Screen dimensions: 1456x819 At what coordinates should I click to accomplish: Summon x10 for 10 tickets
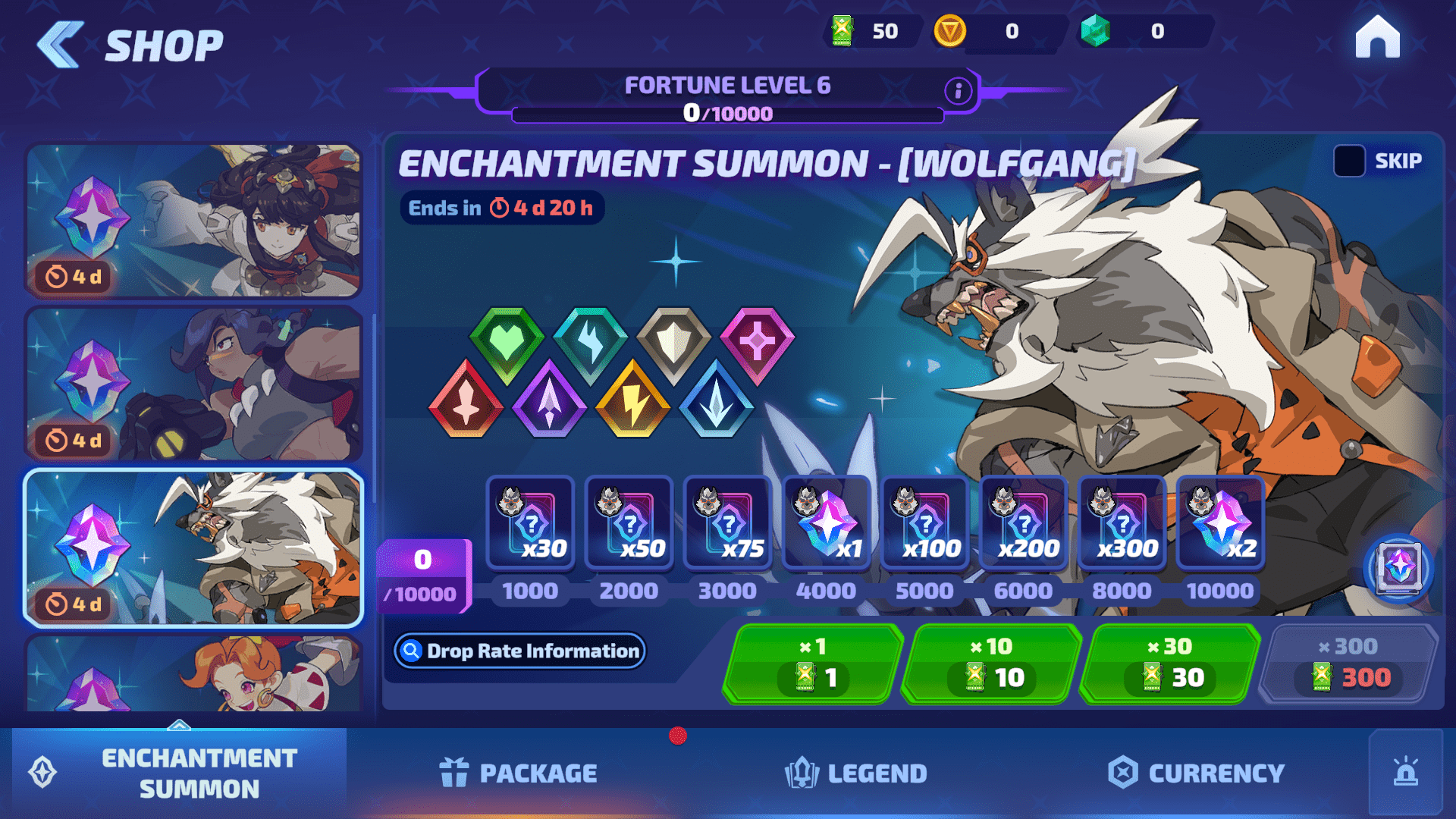click(x=991, y=664)
